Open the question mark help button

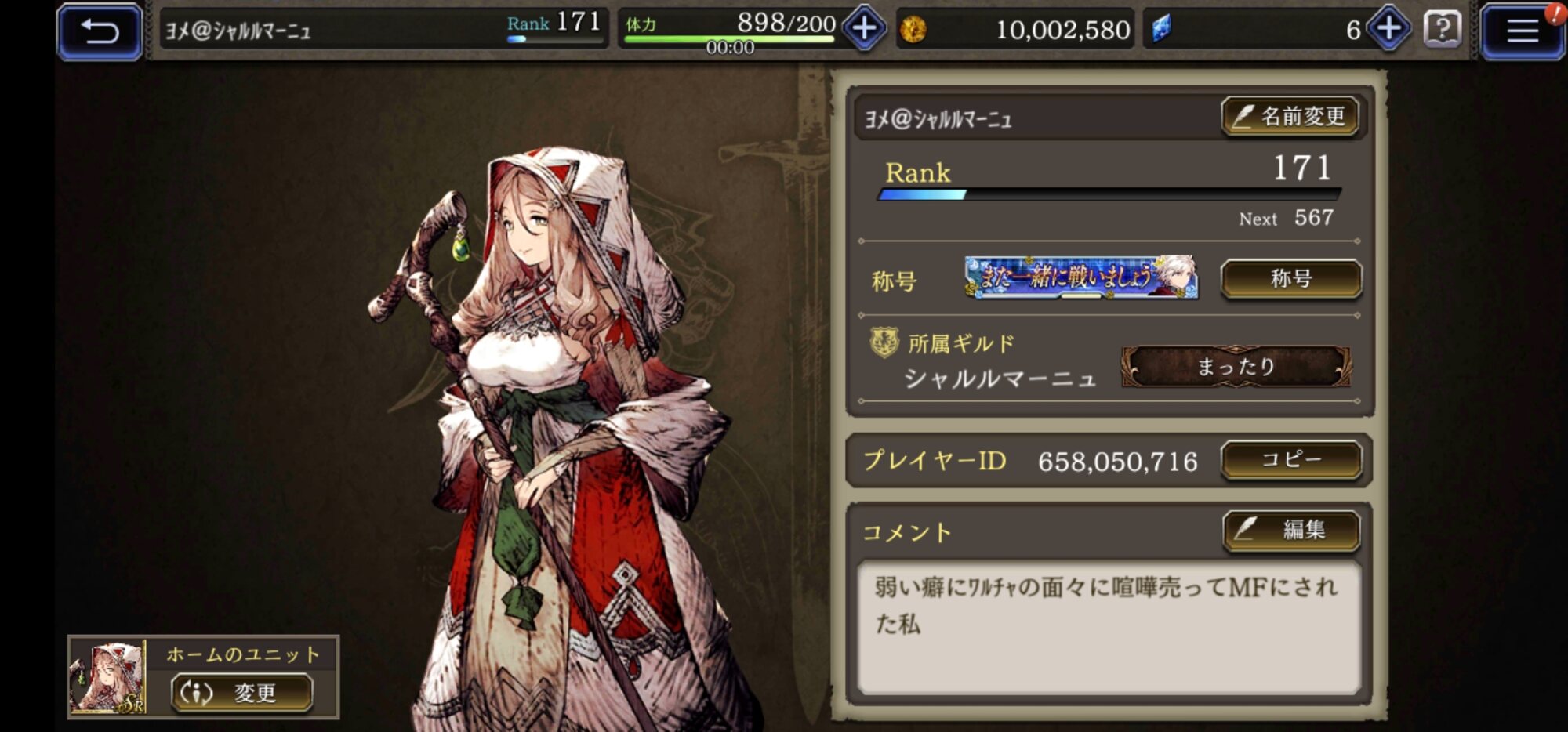tap(1442, 30)
